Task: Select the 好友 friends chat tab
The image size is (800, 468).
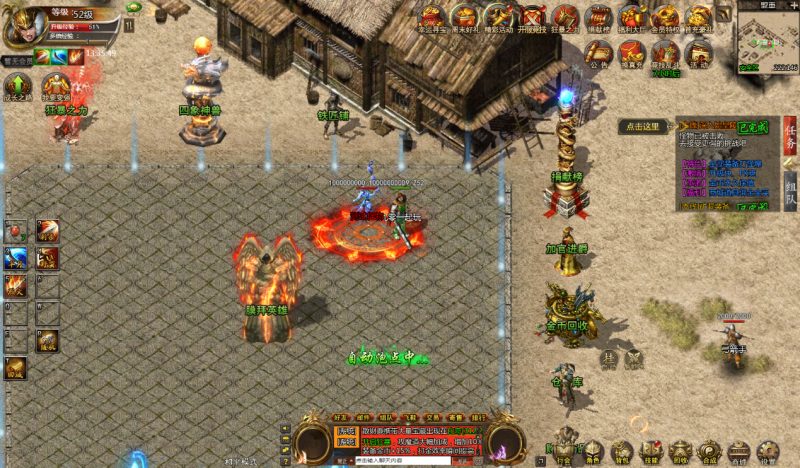Action: [x=340, y=417]
